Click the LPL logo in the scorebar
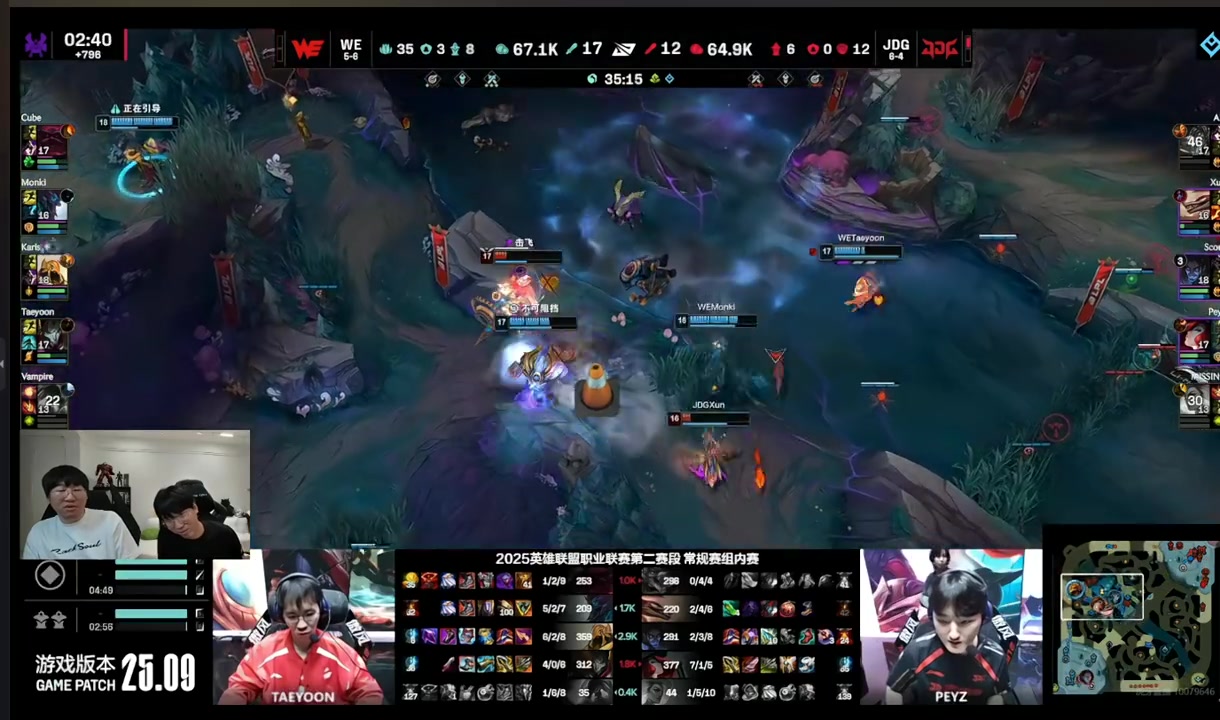The width and height of the screenshot is (1220, 720). tap(624, 48)
